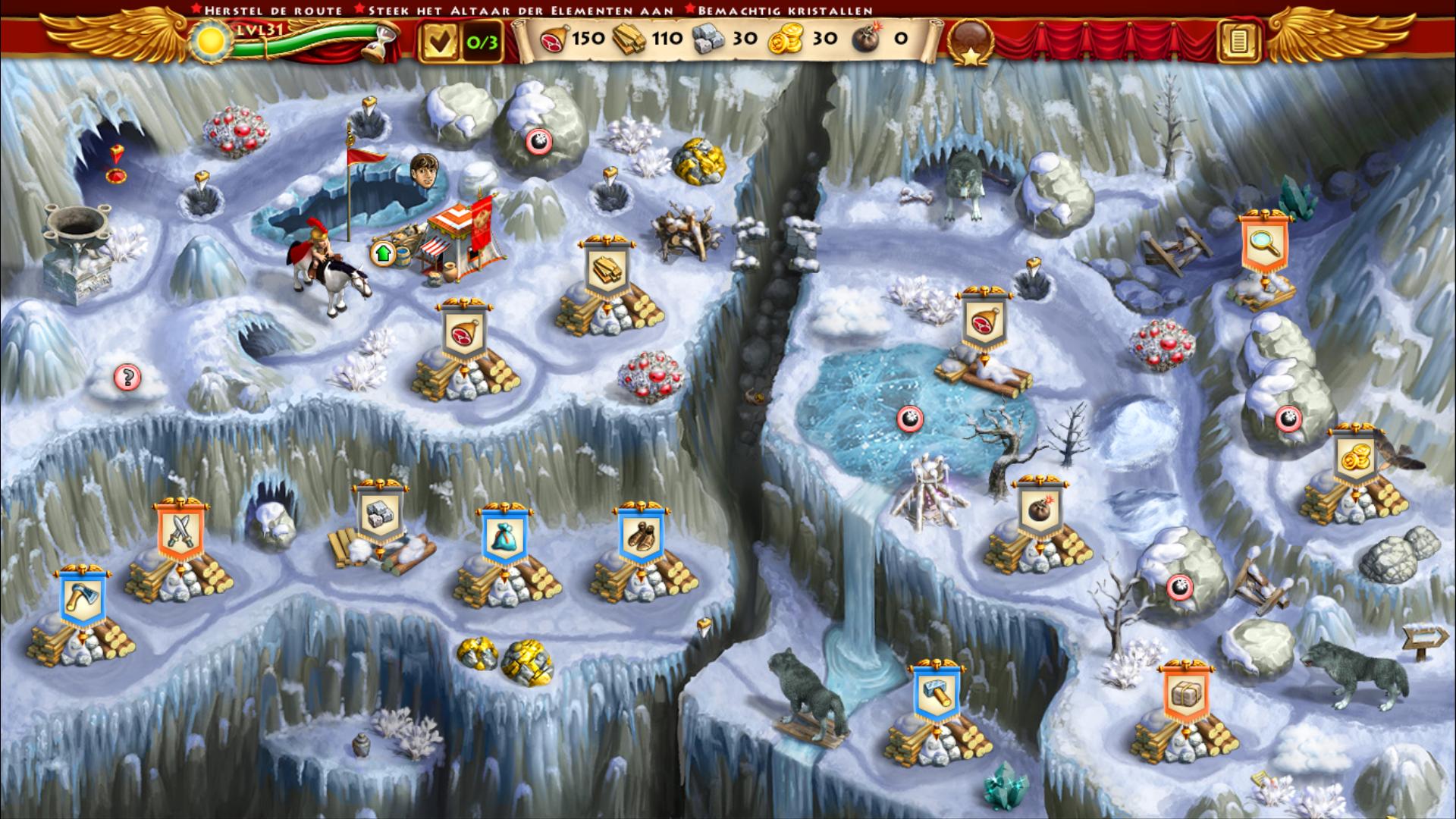Upgrade the camp with the green arrow
The height and width of the screenshot is (819, 1456).
(x=383, y=253)
